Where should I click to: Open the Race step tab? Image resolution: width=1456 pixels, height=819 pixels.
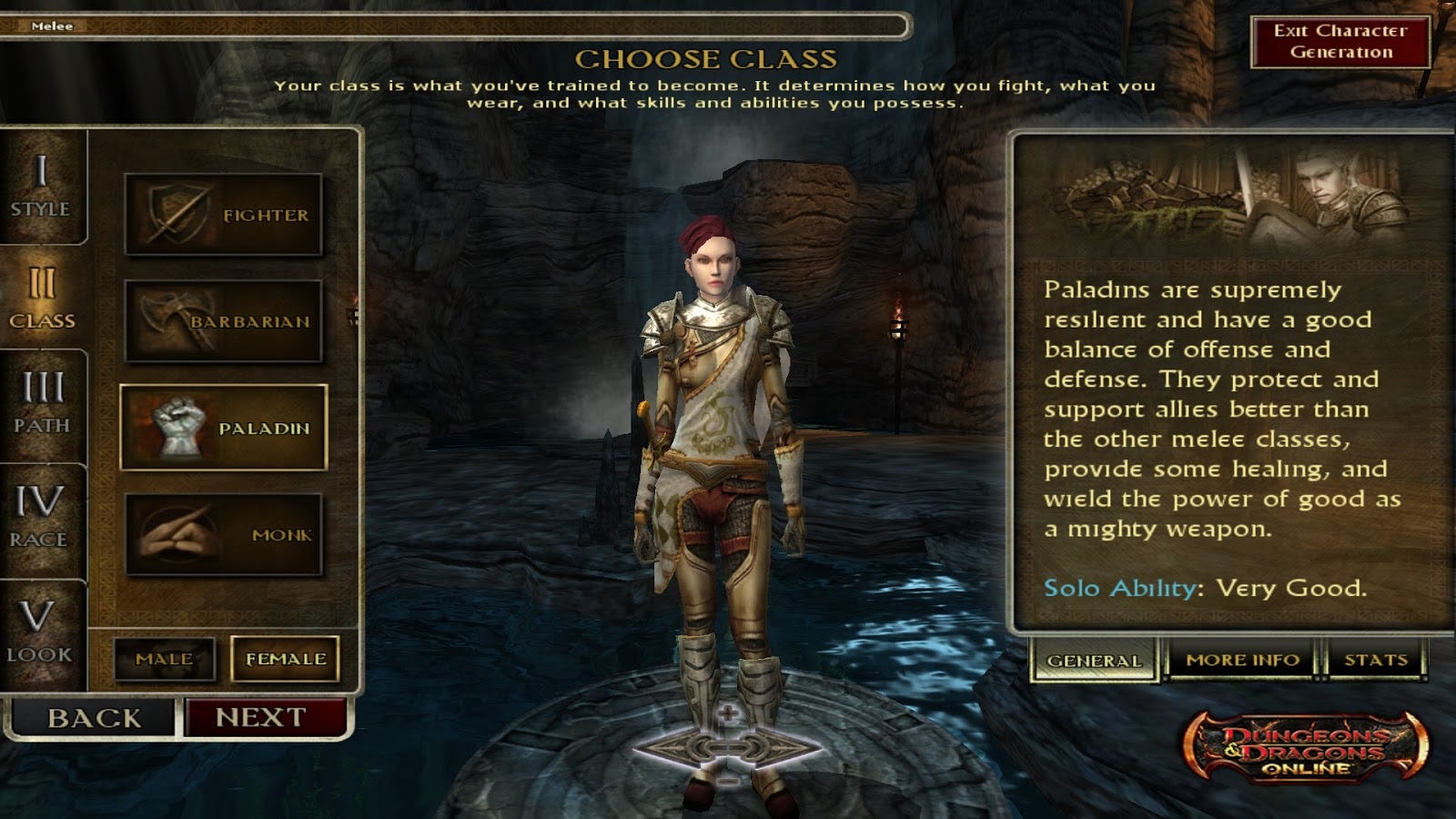pyautogui.click(x=39, y=517)
